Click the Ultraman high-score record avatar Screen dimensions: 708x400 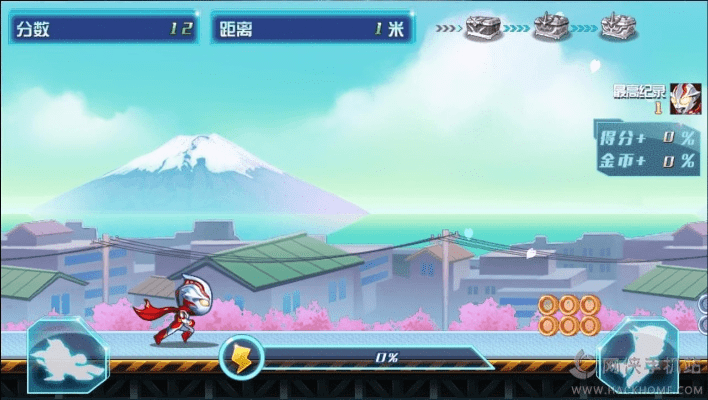pos(684,98)
